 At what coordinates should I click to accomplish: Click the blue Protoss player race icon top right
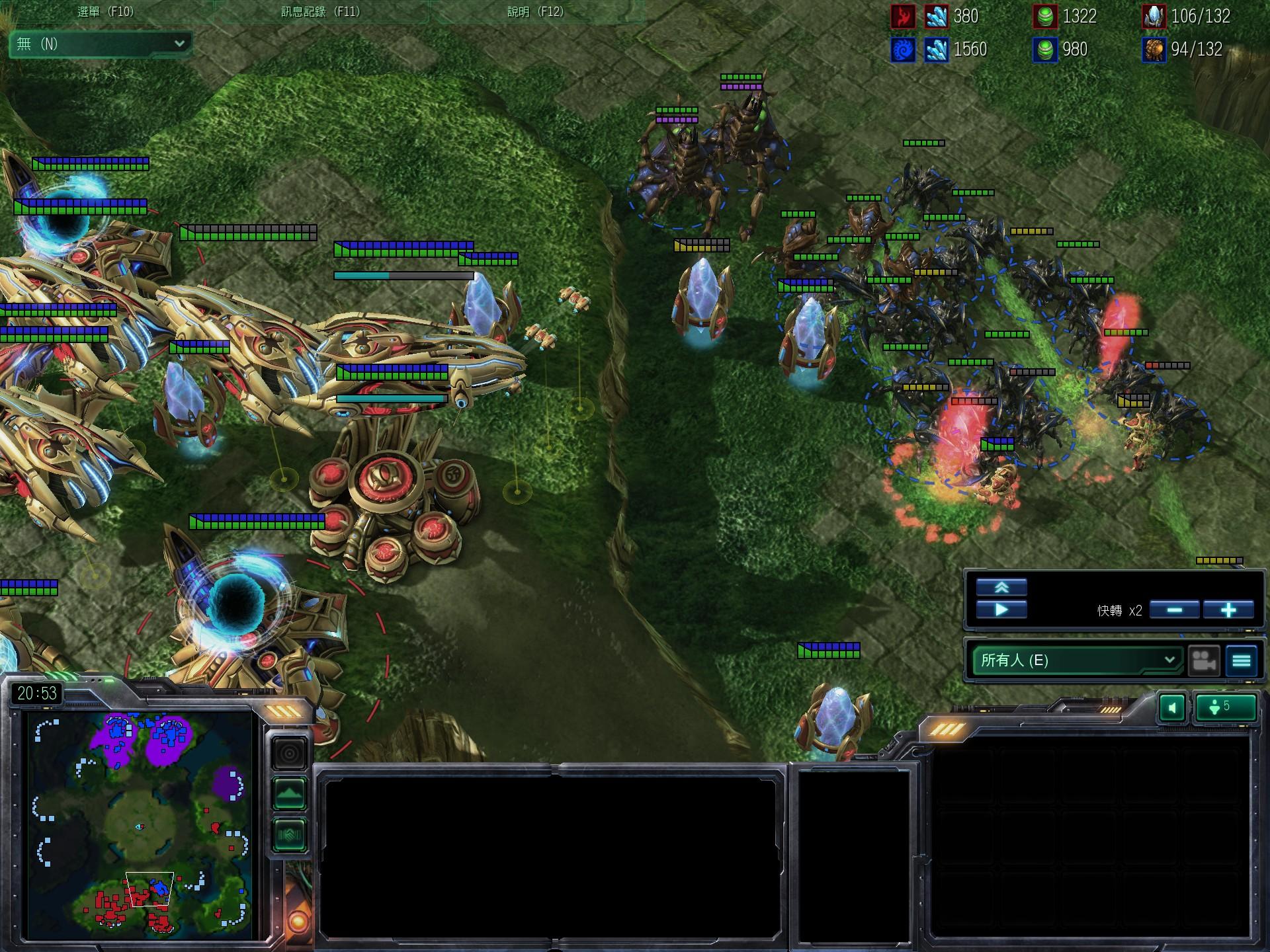pos(905,50)
